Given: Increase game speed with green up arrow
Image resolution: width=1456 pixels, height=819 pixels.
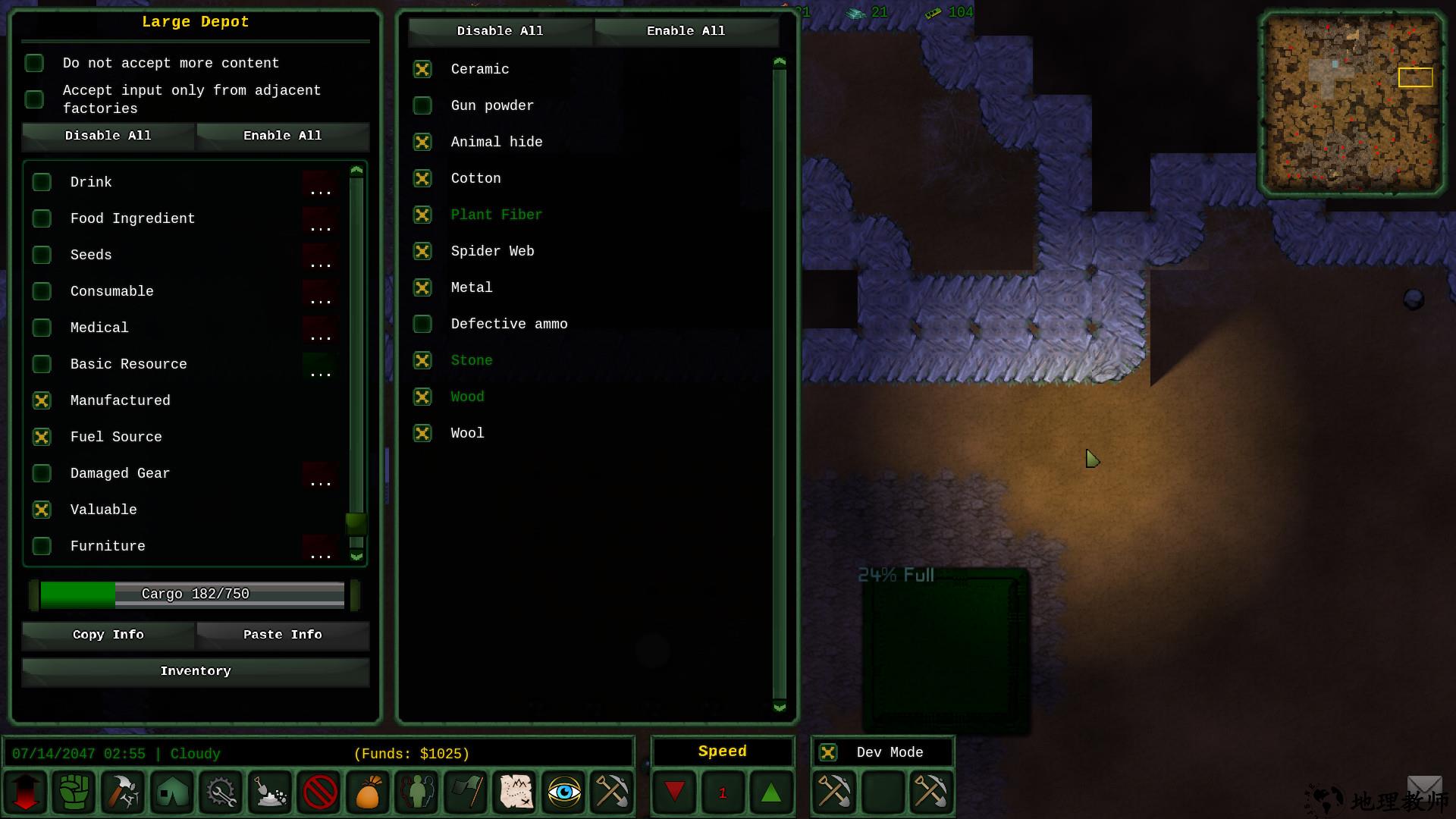Looking at the screenshot, I should (770, 792).
